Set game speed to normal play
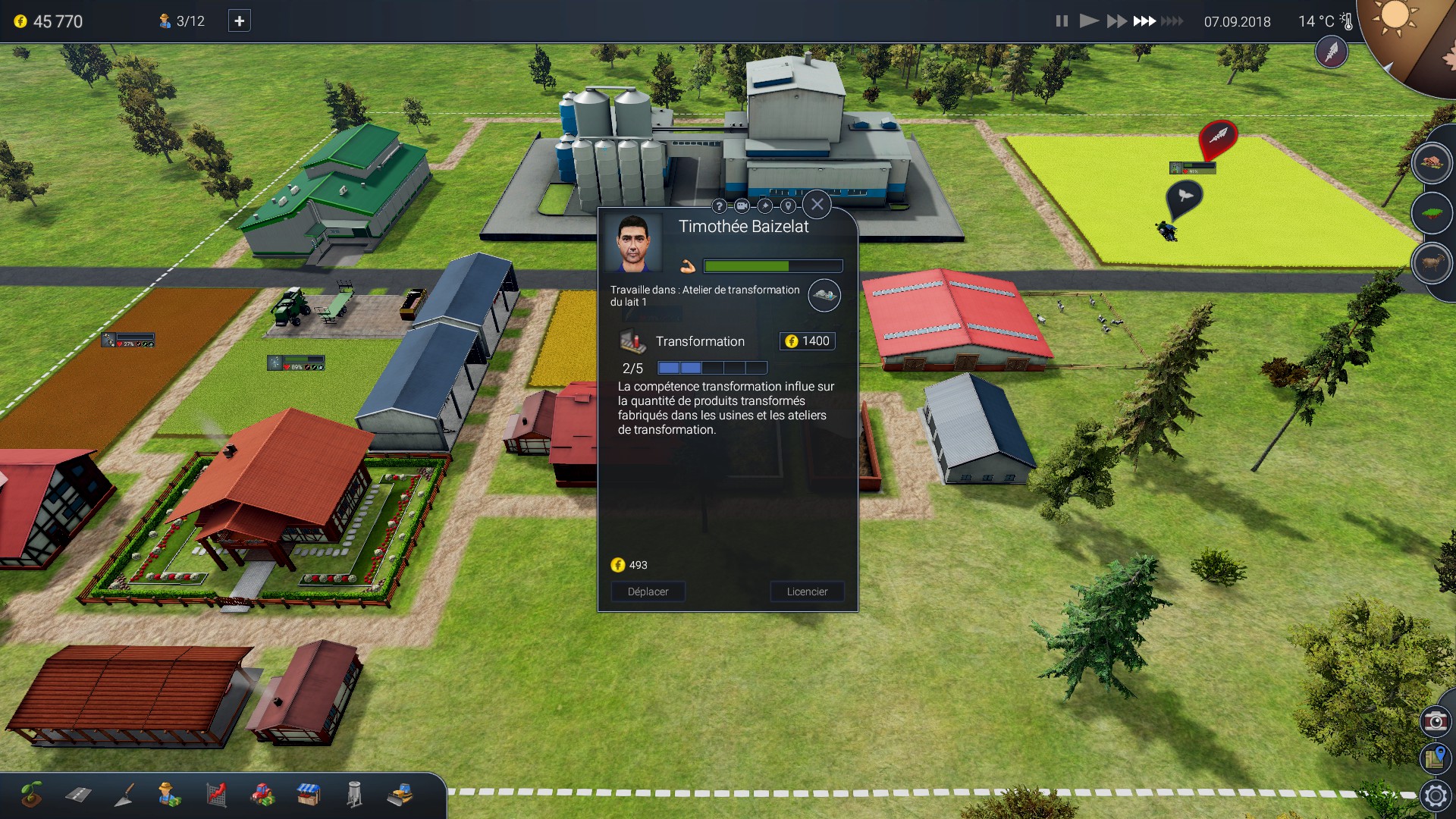This screenshot has width=1456, height=819. click(x=1089, y=21)
